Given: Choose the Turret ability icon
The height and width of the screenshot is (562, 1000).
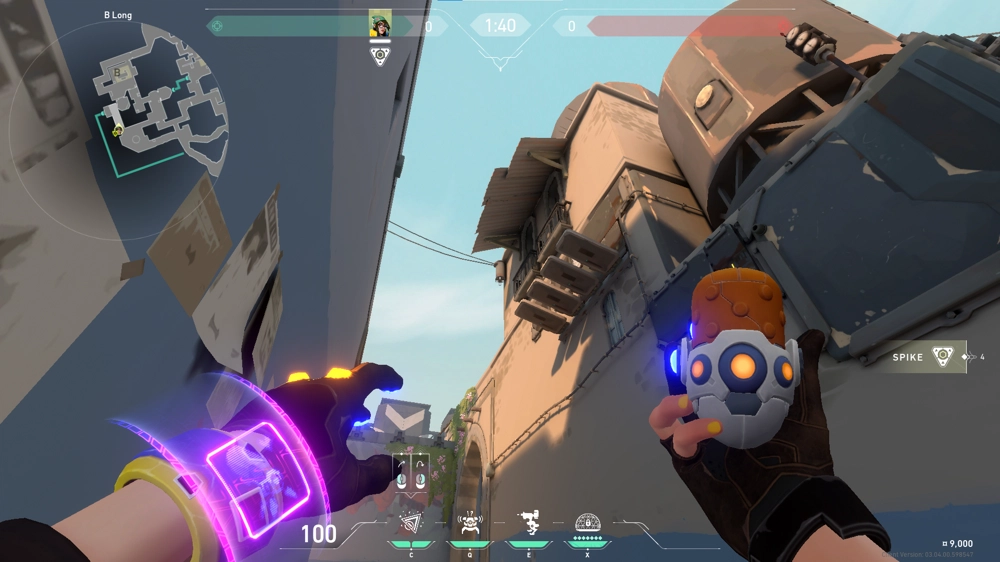Looking at the screenshot, I should click(x=529, y=522).
